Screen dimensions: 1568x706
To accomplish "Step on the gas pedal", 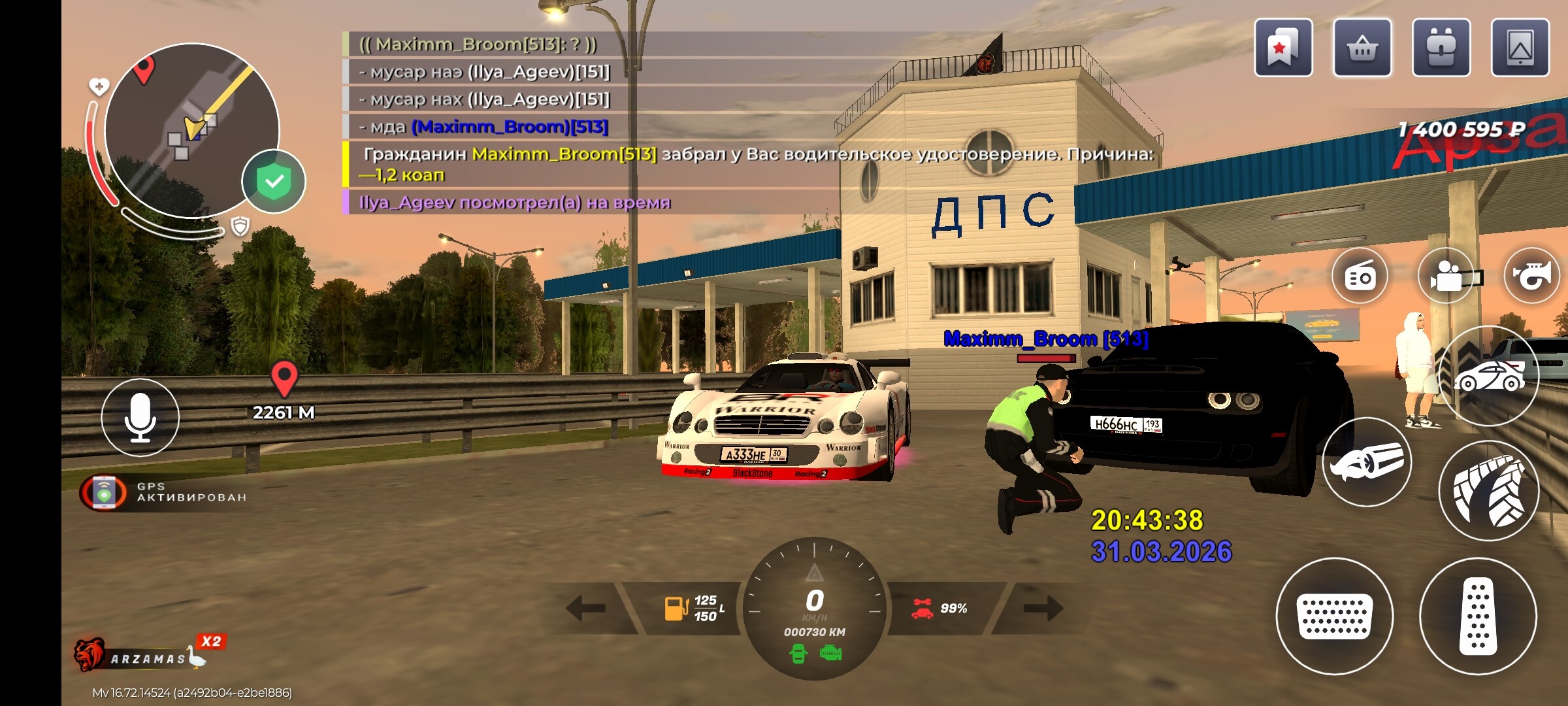I will click(1478, 616).
